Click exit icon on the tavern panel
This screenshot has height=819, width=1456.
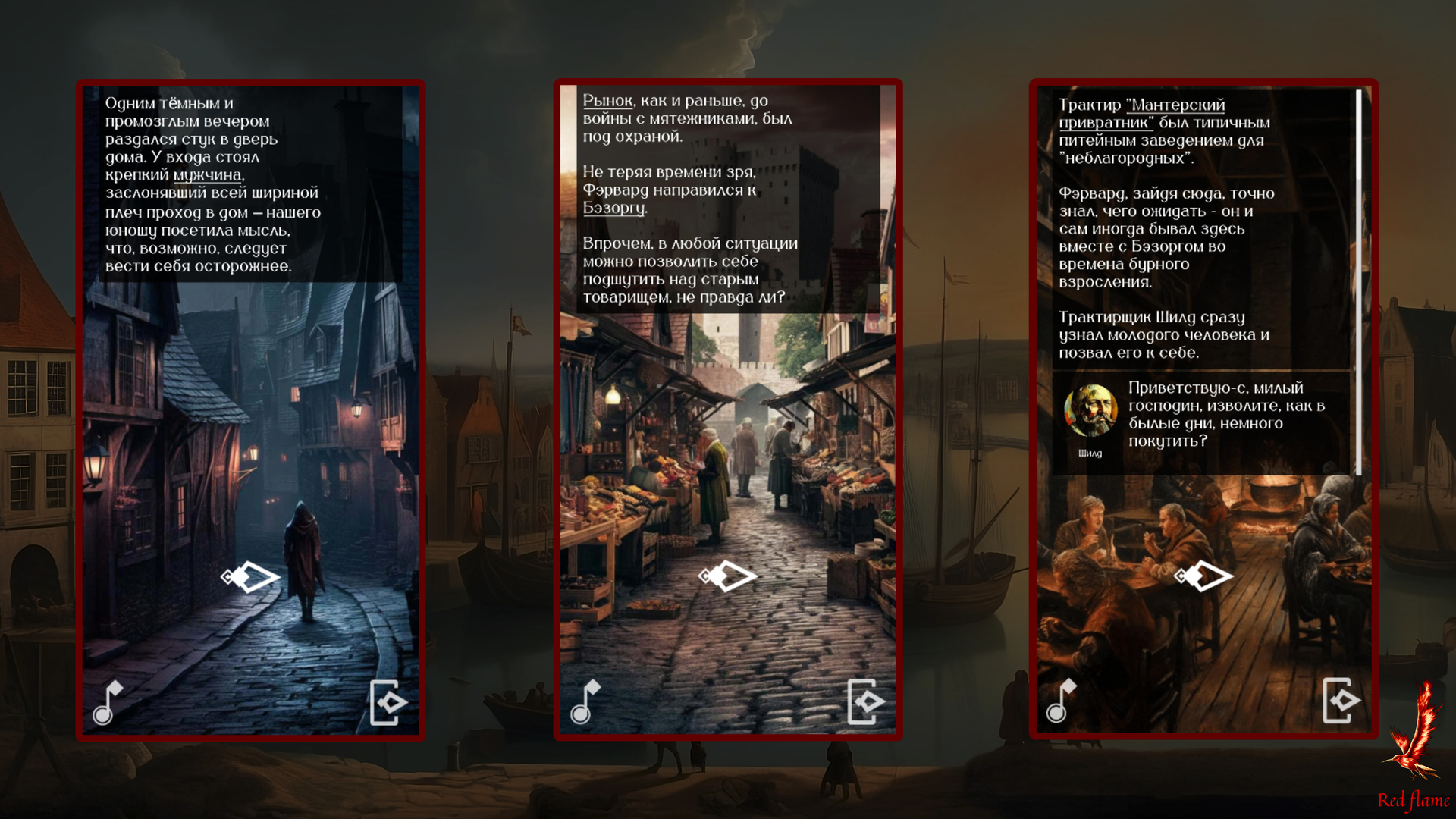(x=1341, y=701)
